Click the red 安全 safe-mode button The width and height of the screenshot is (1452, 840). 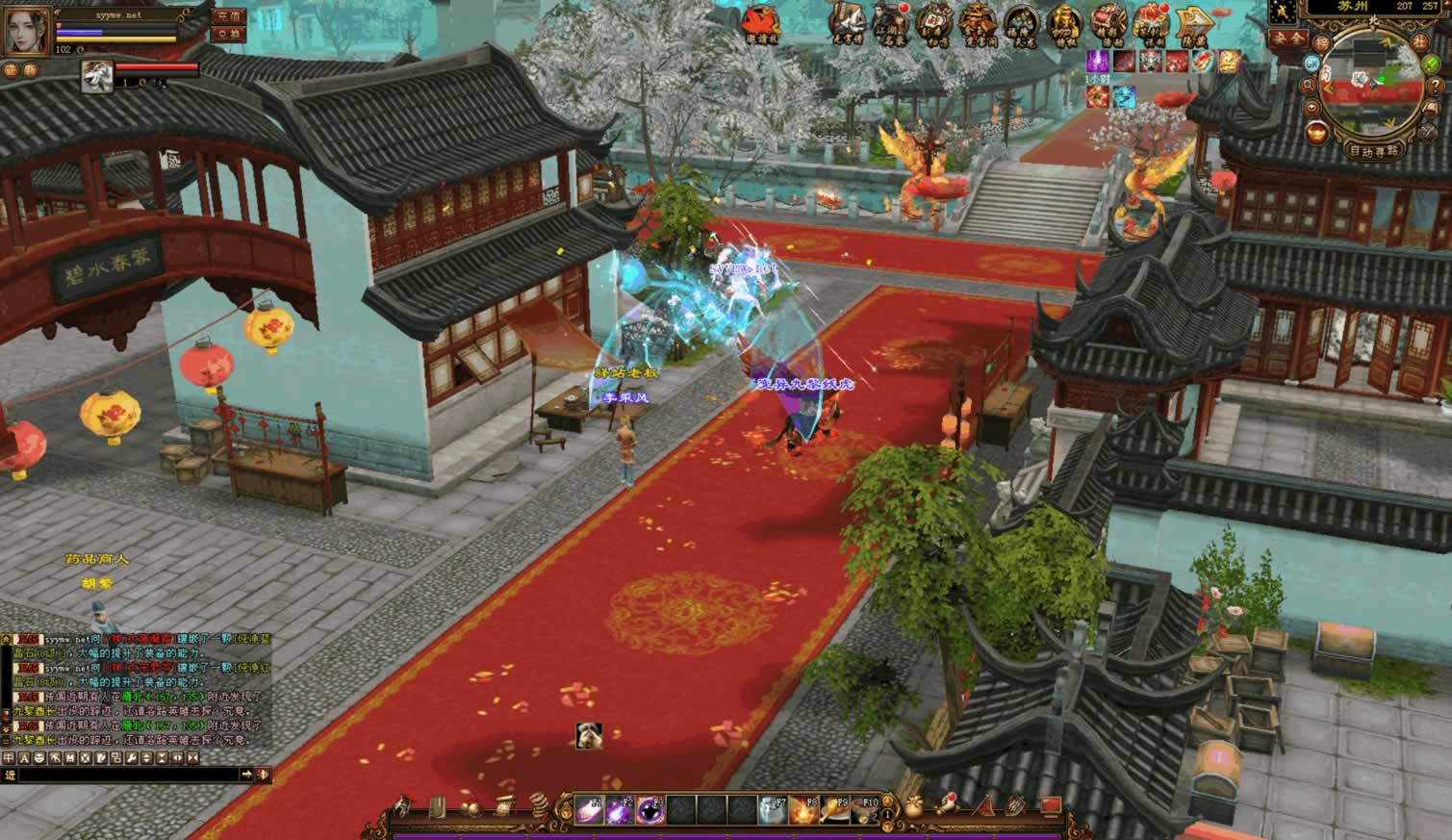click(x=1286, y=38)
